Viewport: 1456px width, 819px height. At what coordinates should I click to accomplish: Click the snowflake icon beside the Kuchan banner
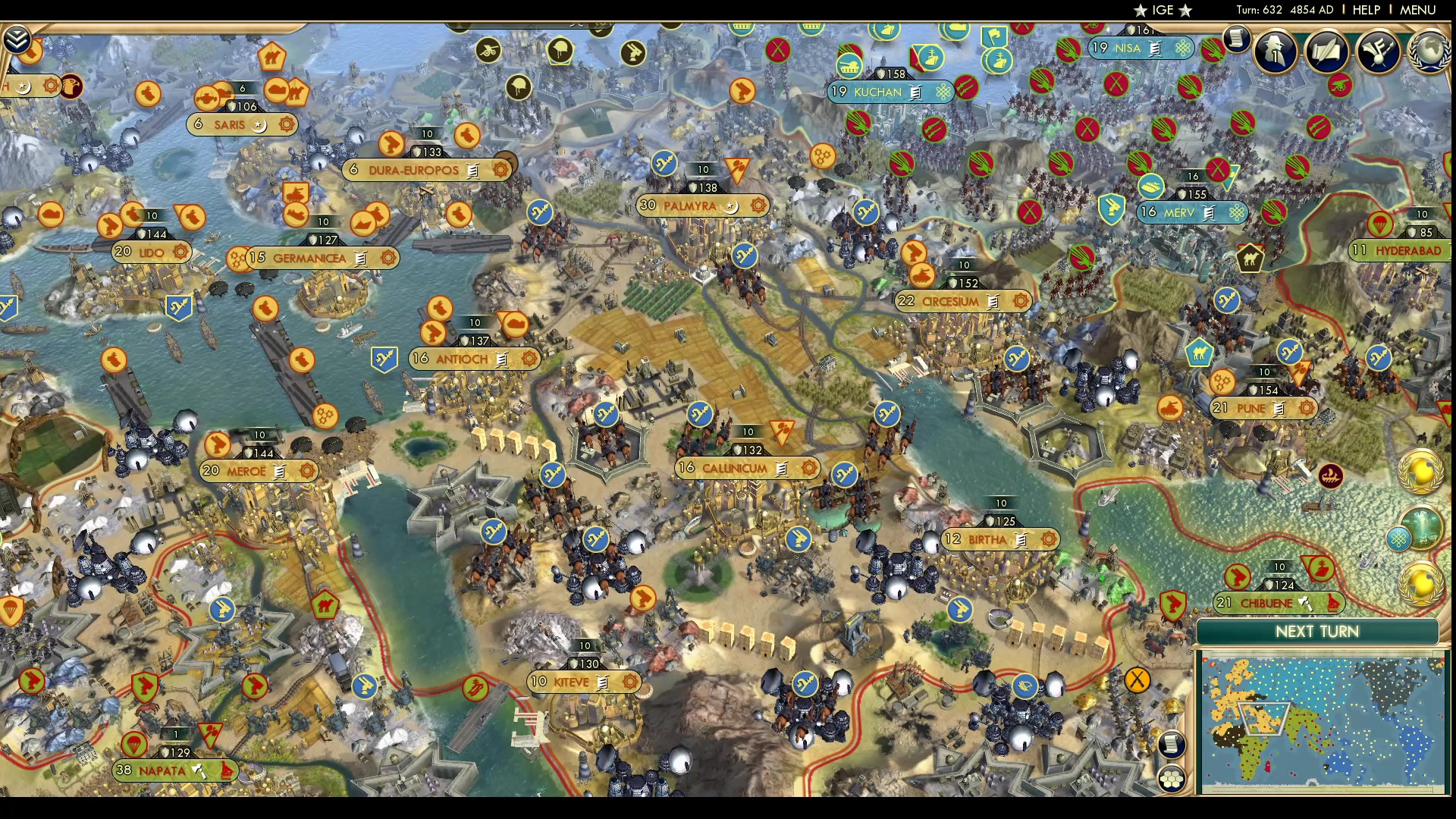[x=943, y=93]
